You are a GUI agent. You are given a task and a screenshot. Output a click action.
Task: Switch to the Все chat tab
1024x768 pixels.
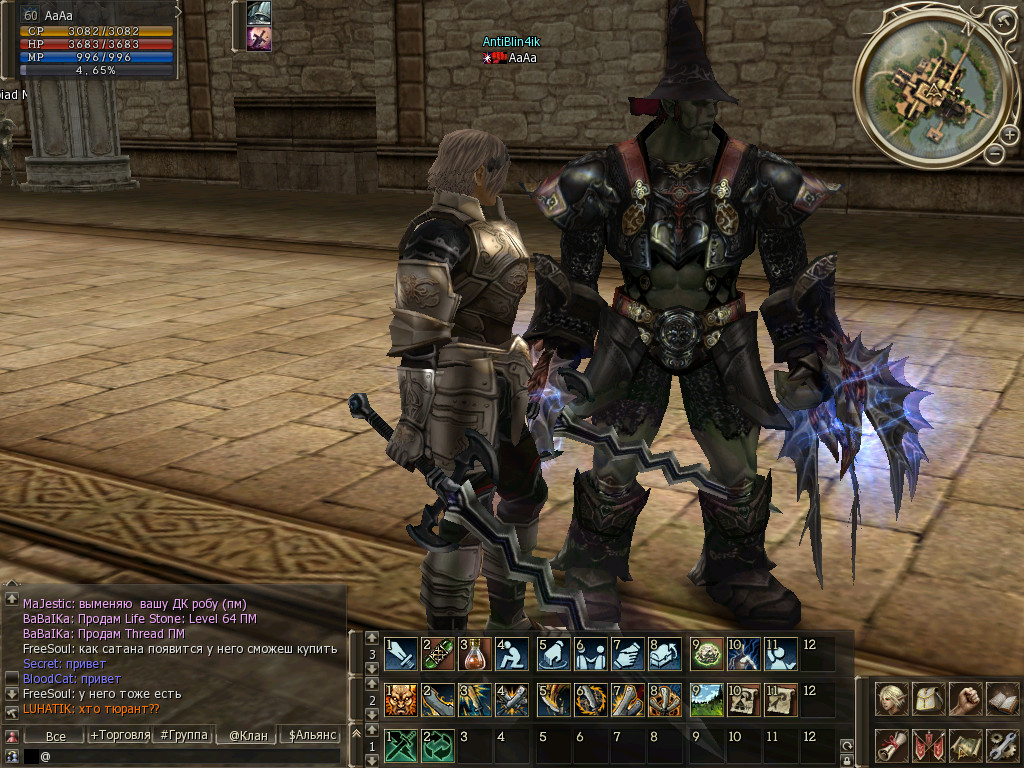56,736
